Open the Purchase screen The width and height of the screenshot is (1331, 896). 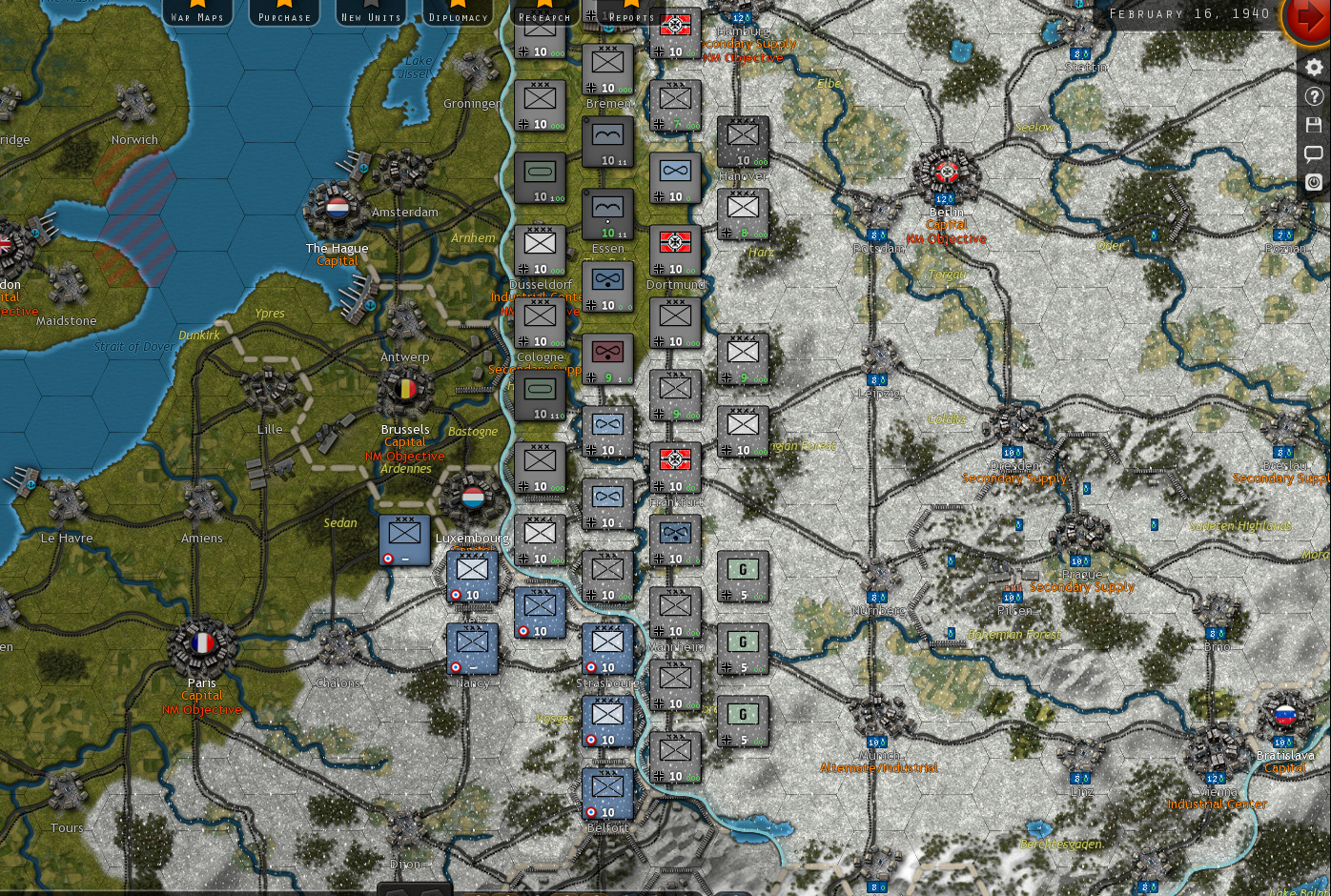(x=284, y=16)
